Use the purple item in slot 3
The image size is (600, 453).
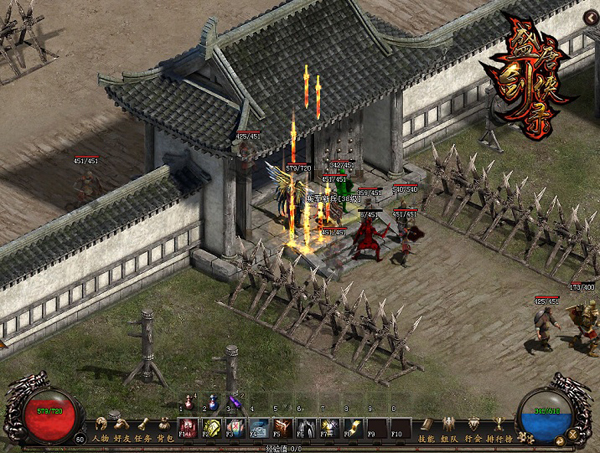[x=235, y=404]
